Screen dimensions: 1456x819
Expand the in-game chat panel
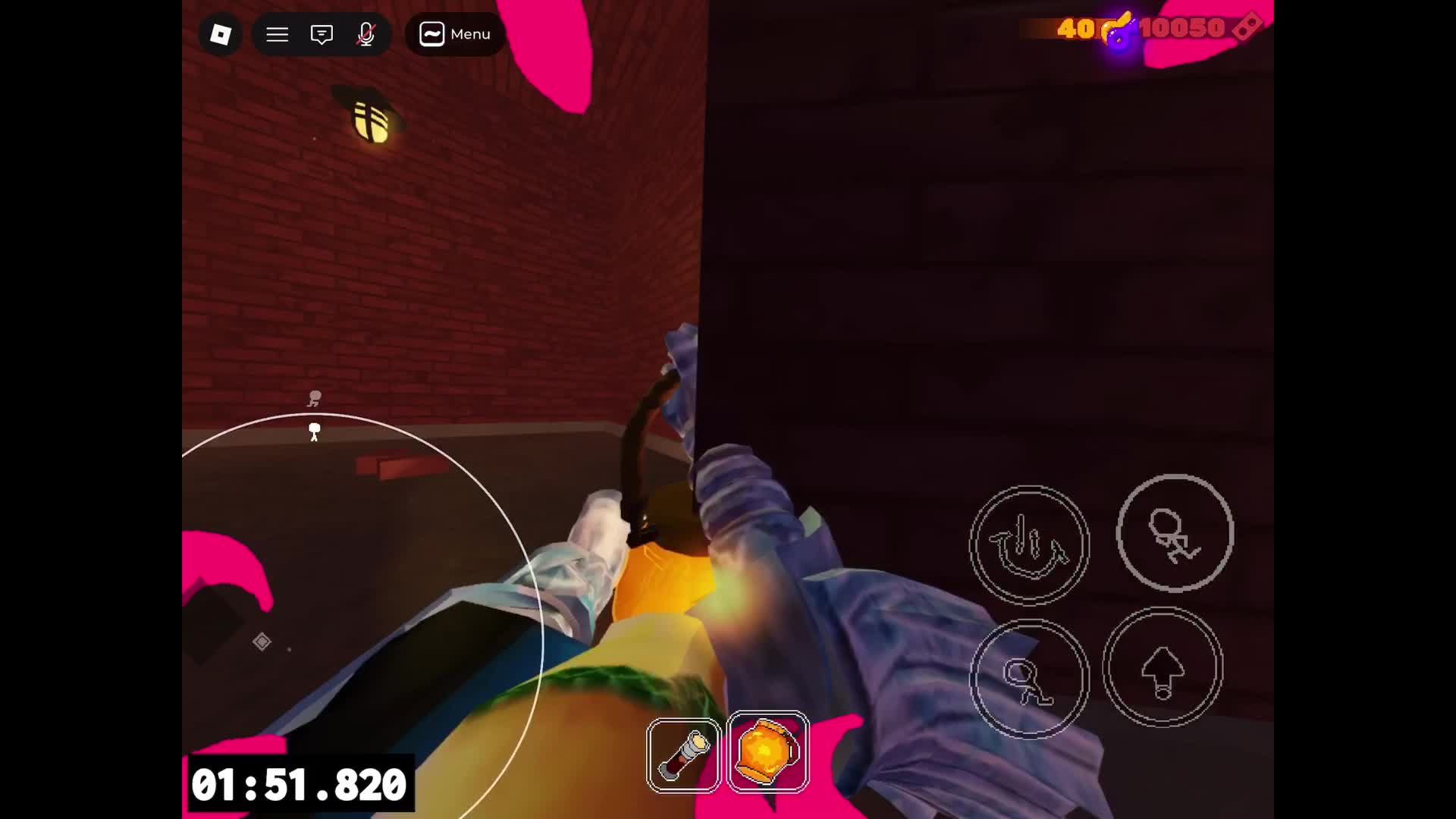(x=322, y=34)
